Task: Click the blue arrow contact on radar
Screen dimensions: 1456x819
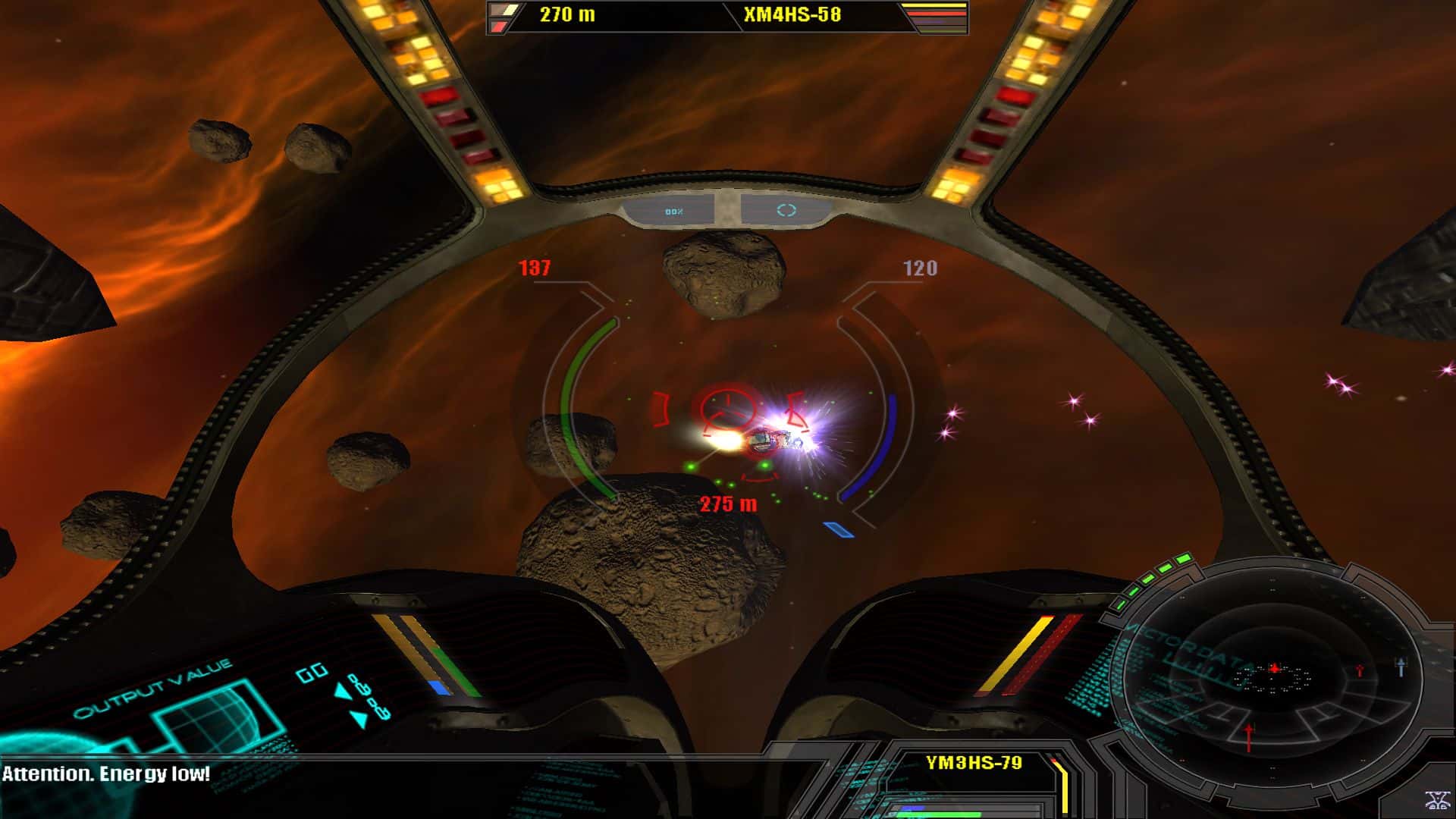Action: point(1401,667)
